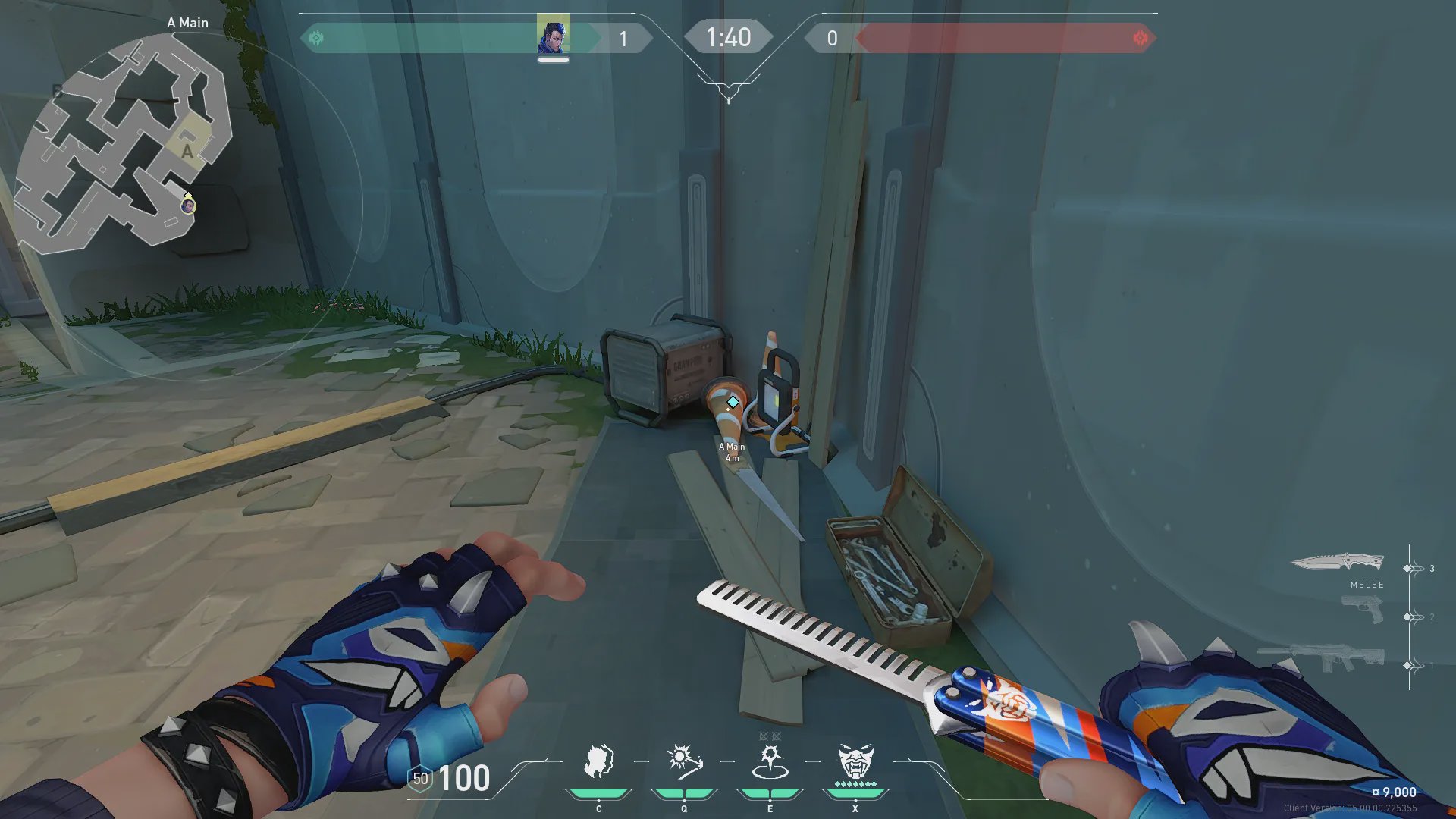The image size is (1456, 819).
Task: Select the melee knife weapon slot
Action: coord(1338,563)
